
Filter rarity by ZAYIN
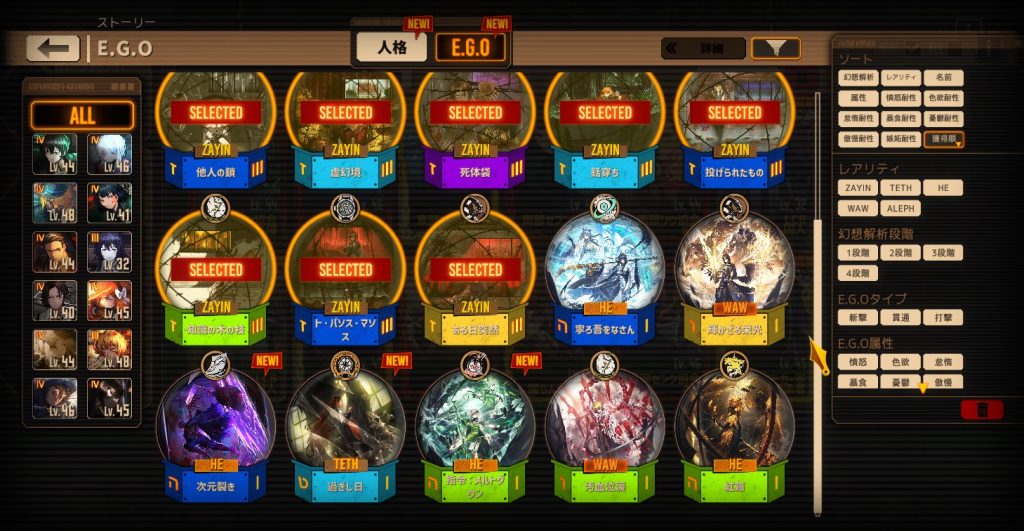tap(858, 188)
